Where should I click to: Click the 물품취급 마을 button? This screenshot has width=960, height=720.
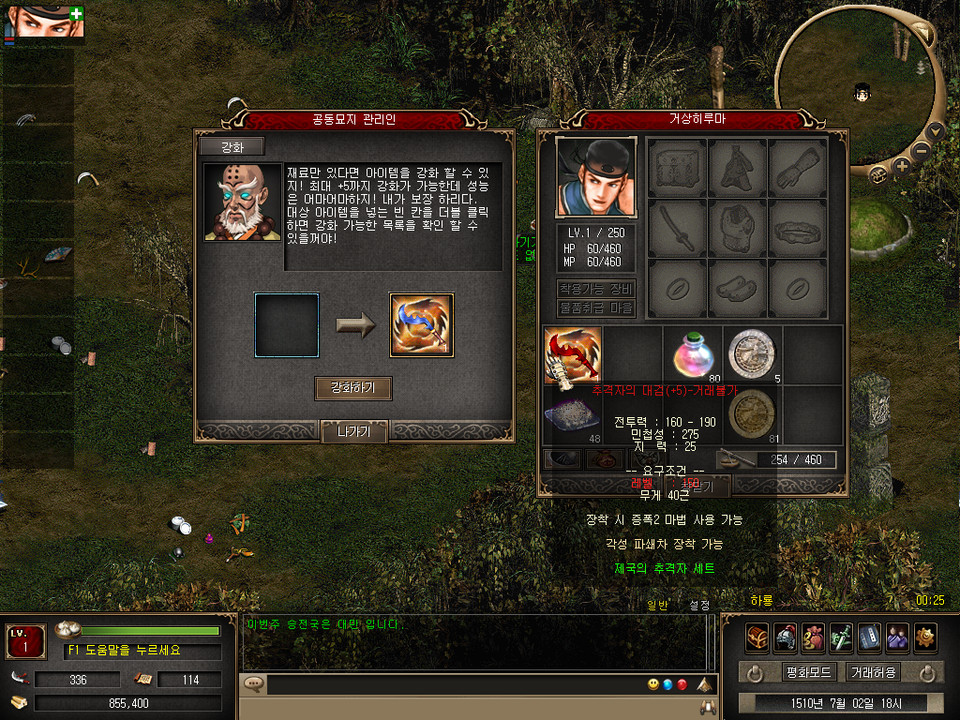pos(596,308)
